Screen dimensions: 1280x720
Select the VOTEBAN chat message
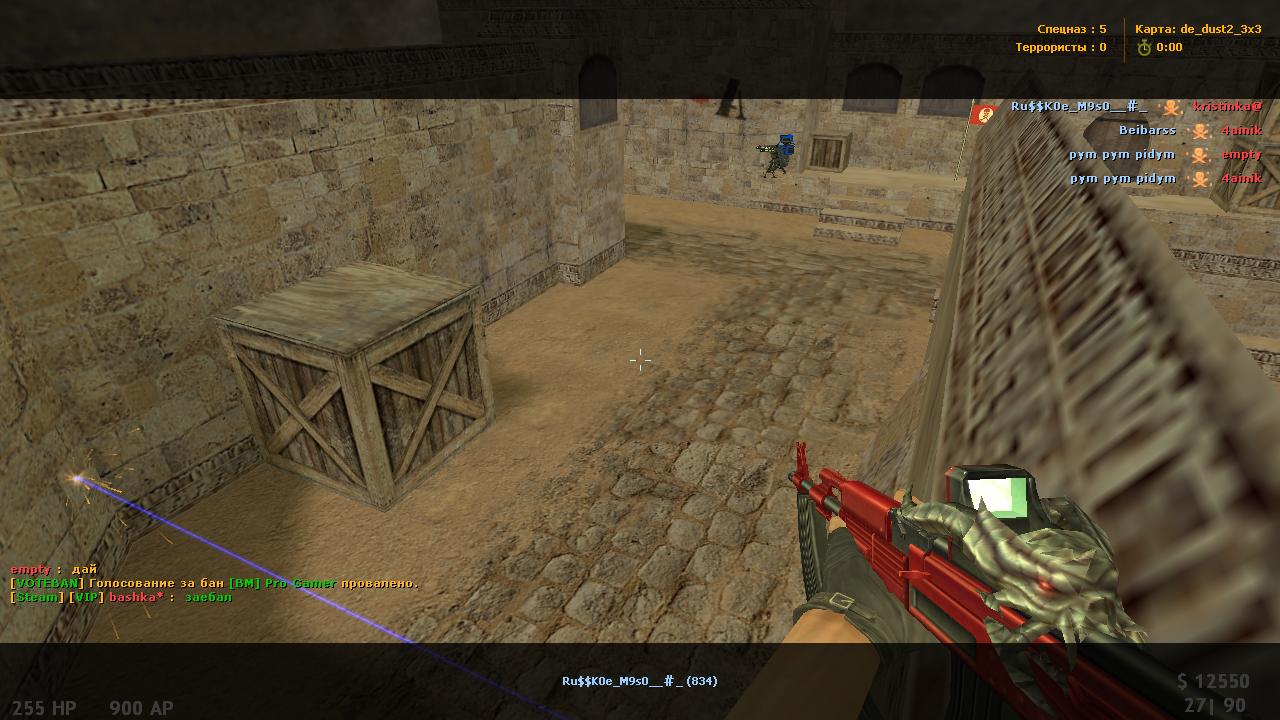214,583
